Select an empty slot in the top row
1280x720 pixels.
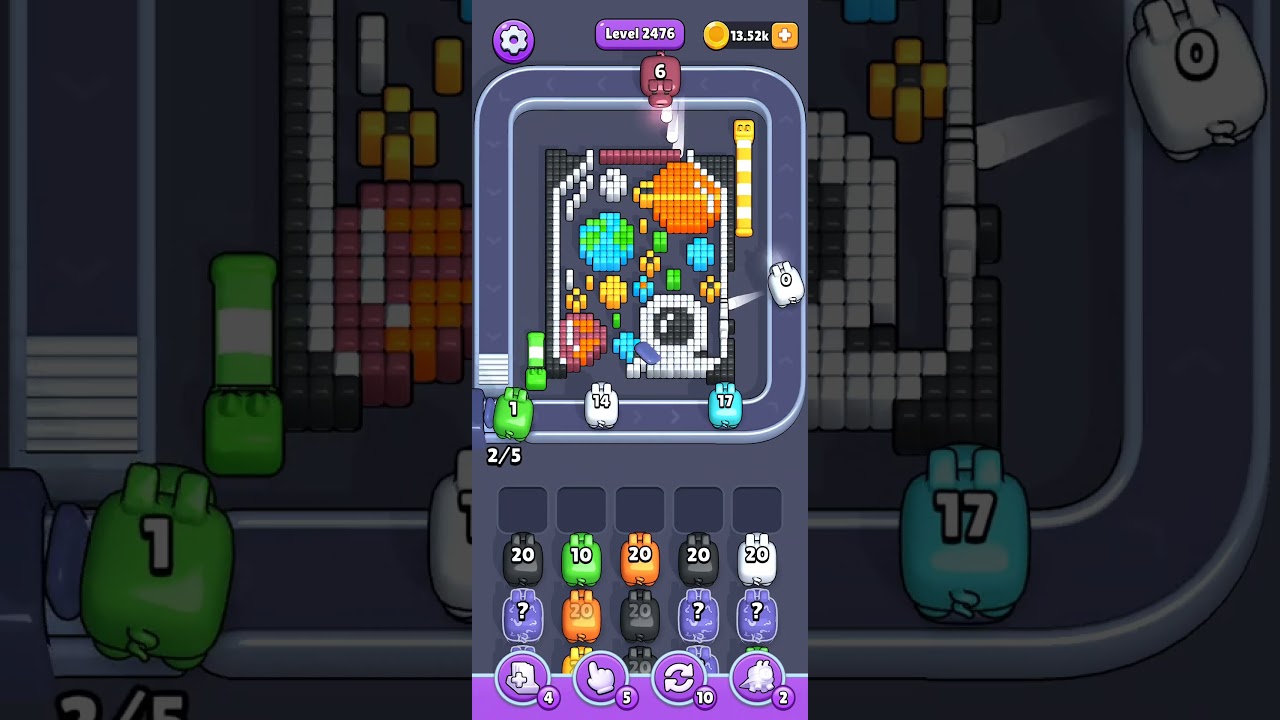pyautogui.click(x=522, y=508)
